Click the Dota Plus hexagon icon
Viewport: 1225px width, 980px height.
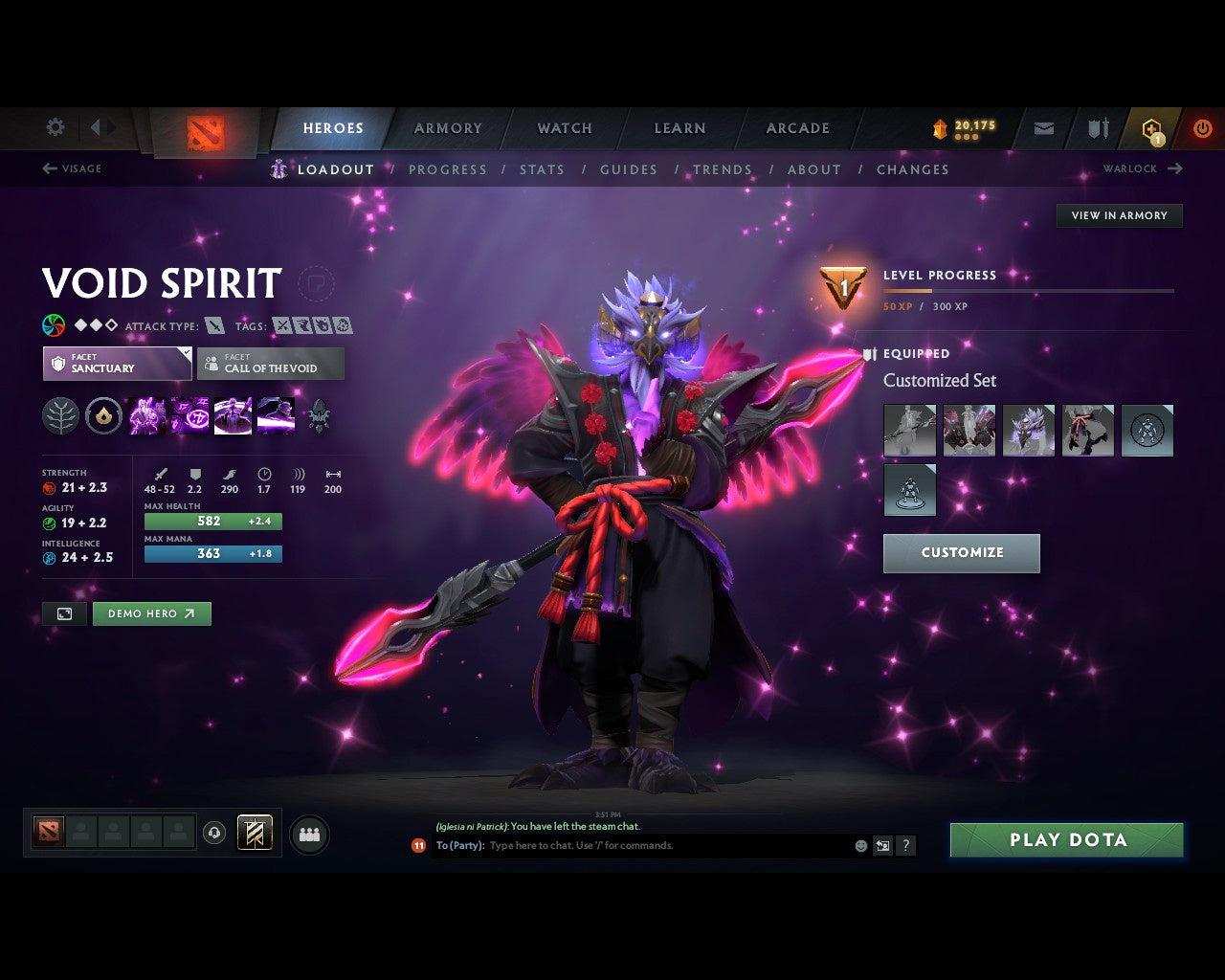point(1150,127)
